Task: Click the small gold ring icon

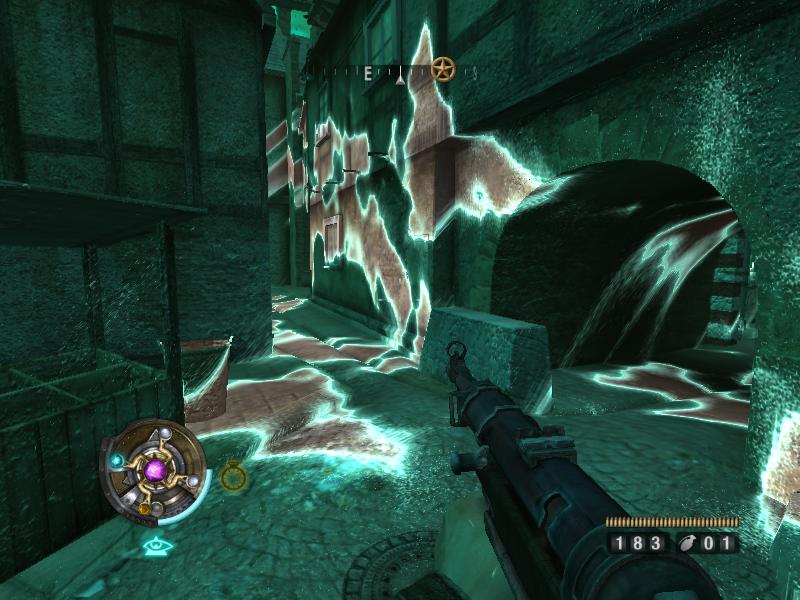Action: pyautogui.click(x=233, y=476)
